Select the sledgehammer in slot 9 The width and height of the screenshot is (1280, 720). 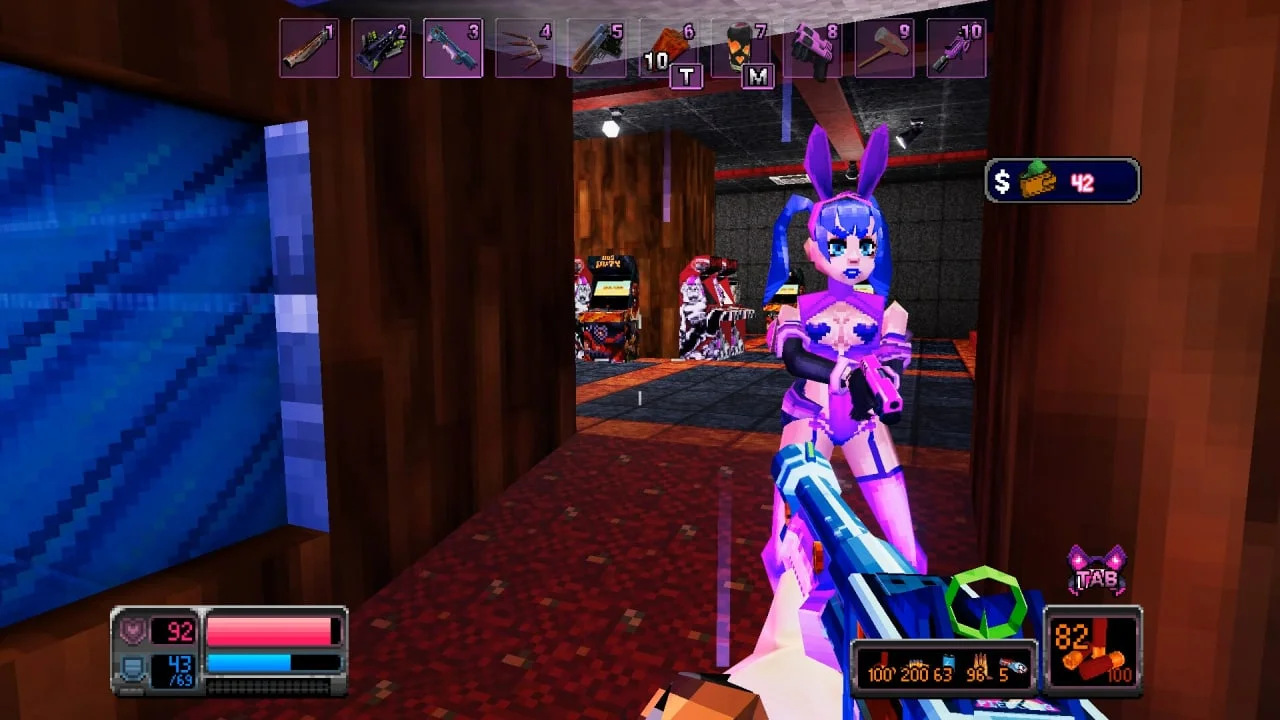885,48
